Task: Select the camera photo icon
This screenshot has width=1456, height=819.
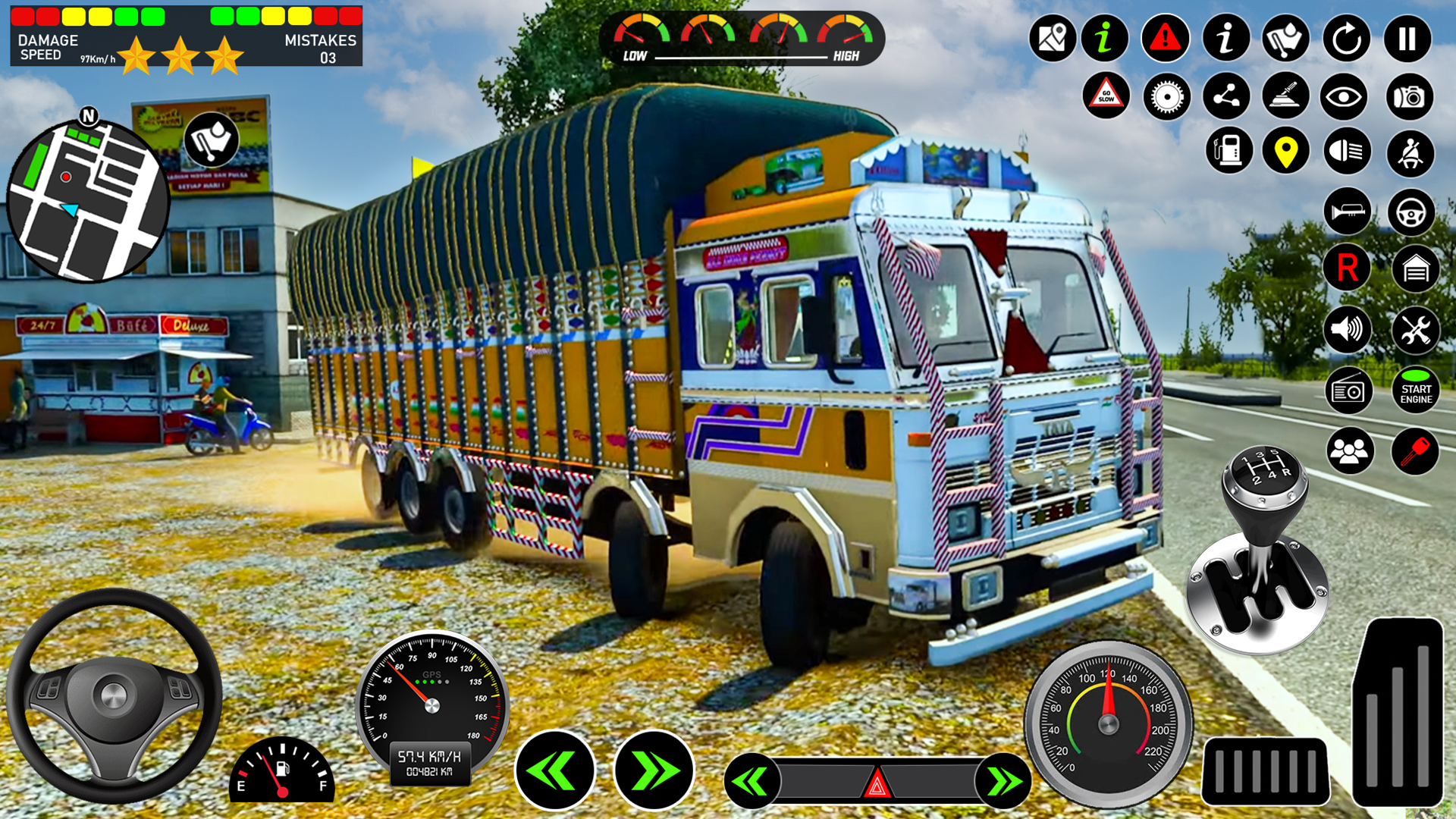Action: tap(1409, 98)
